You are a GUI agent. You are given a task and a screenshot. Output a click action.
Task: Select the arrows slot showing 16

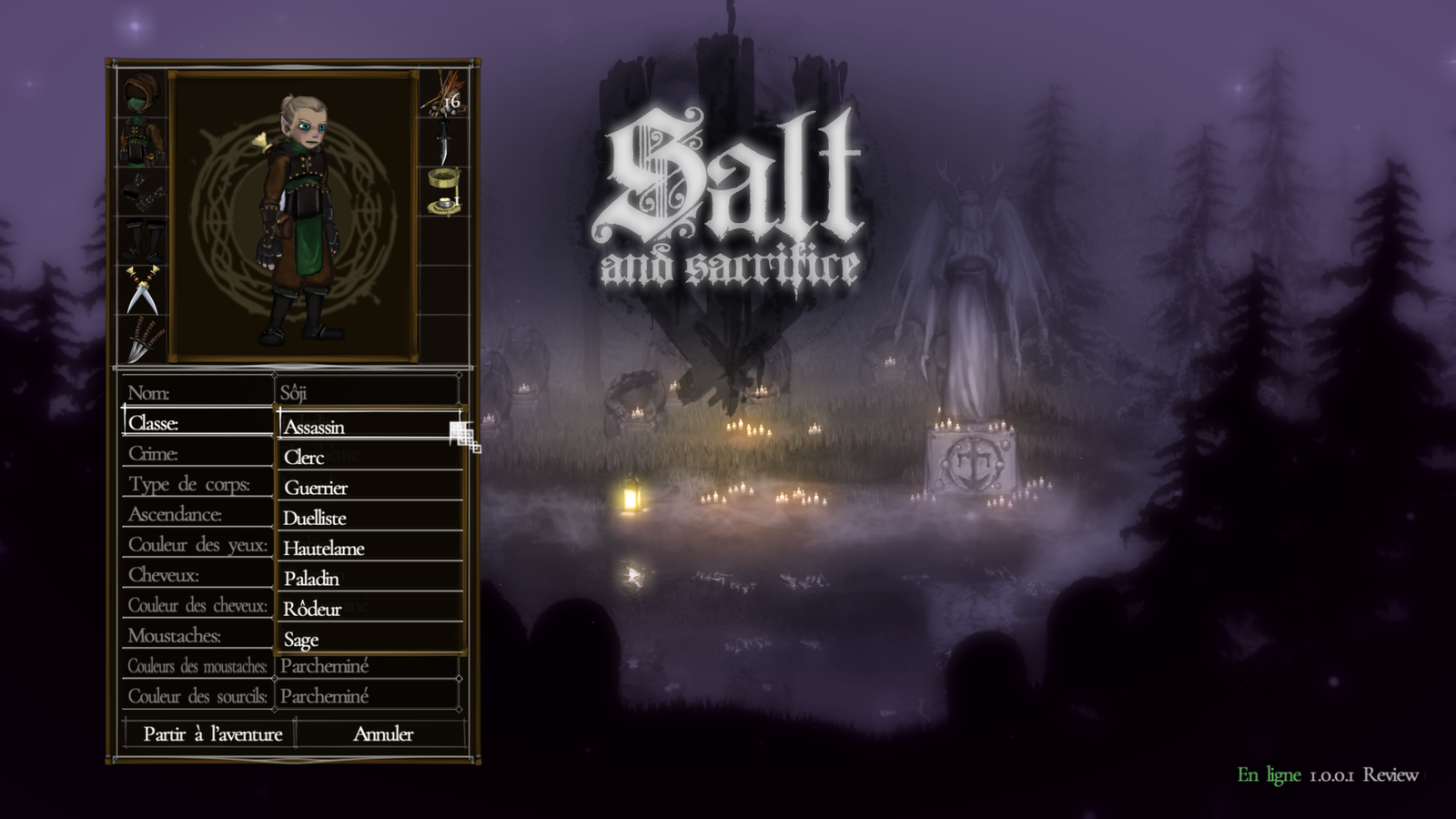443,94
